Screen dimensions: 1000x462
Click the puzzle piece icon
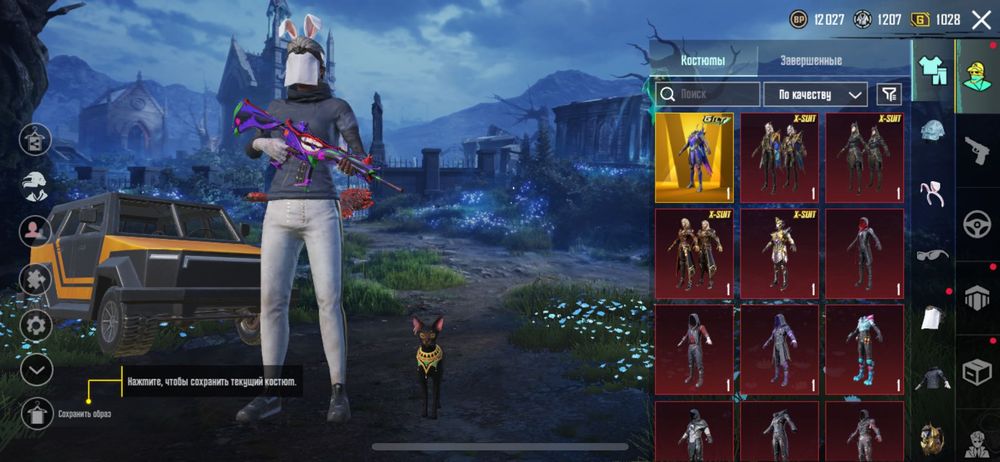pyautogui.click(x=36, y=277)
